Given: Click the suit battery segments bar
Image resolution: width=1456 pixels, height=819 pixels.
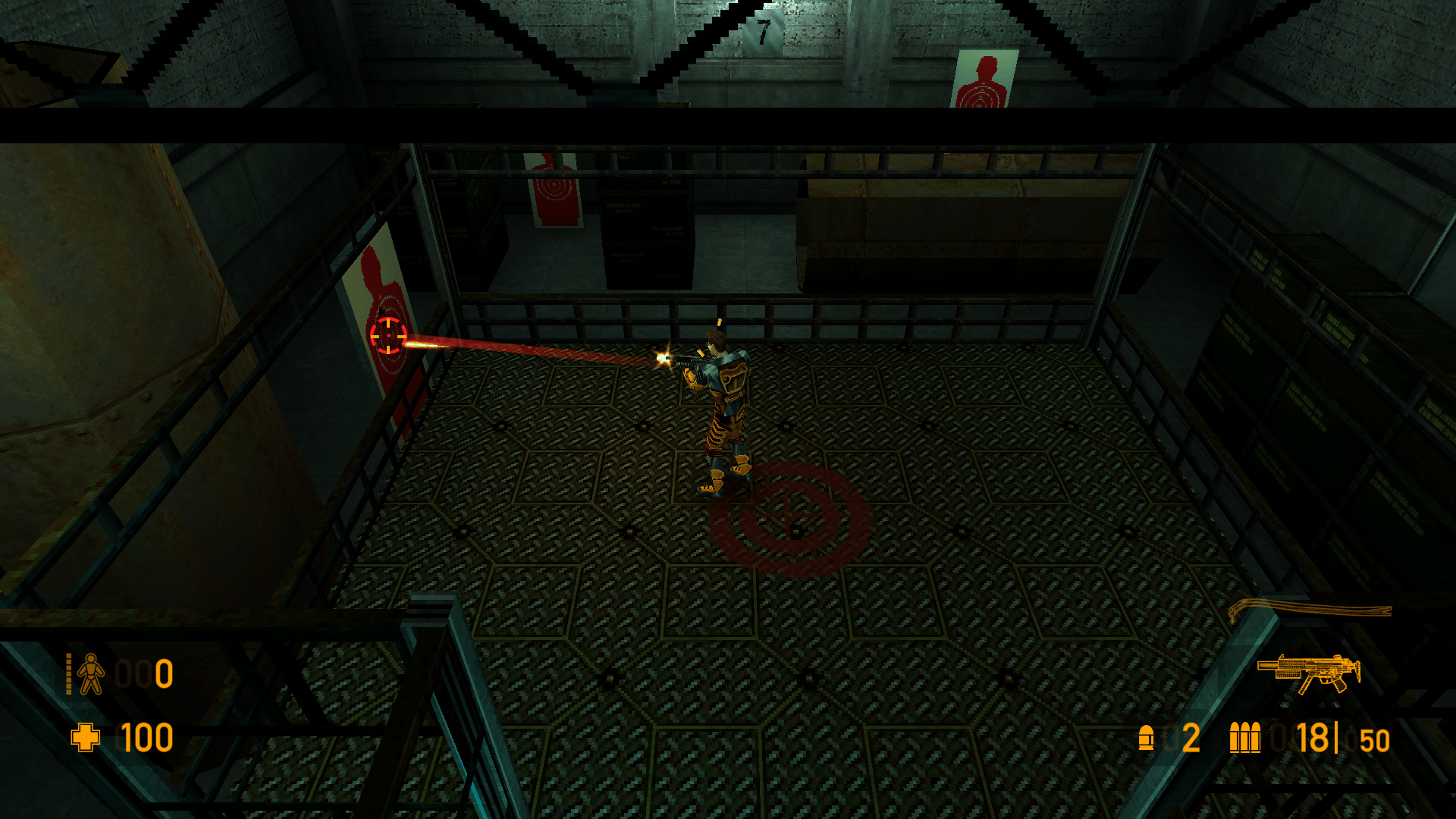Looking at the screenshot, I should pyautogui.click(x=68, y=675).
